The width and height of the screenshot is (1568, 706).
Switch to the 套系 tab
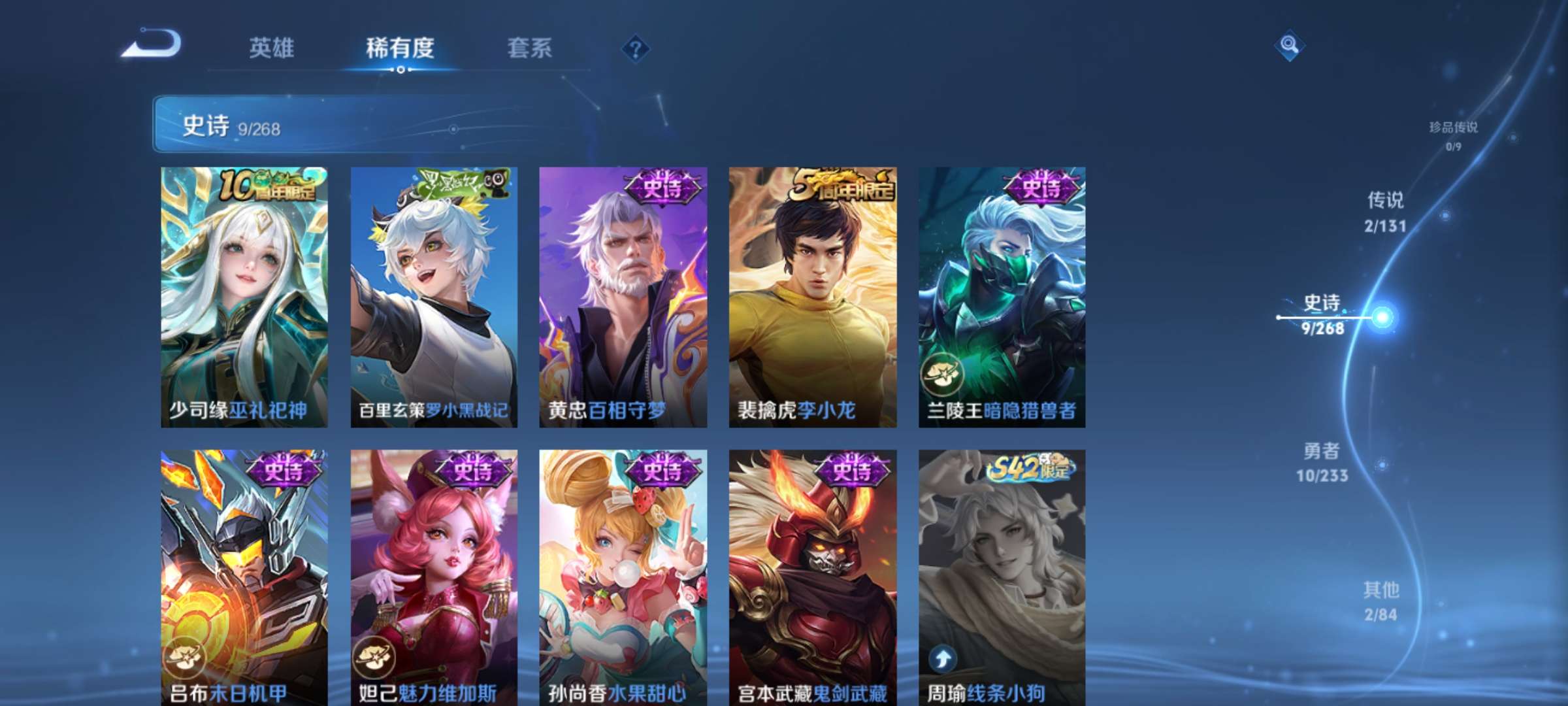[531, 49]
